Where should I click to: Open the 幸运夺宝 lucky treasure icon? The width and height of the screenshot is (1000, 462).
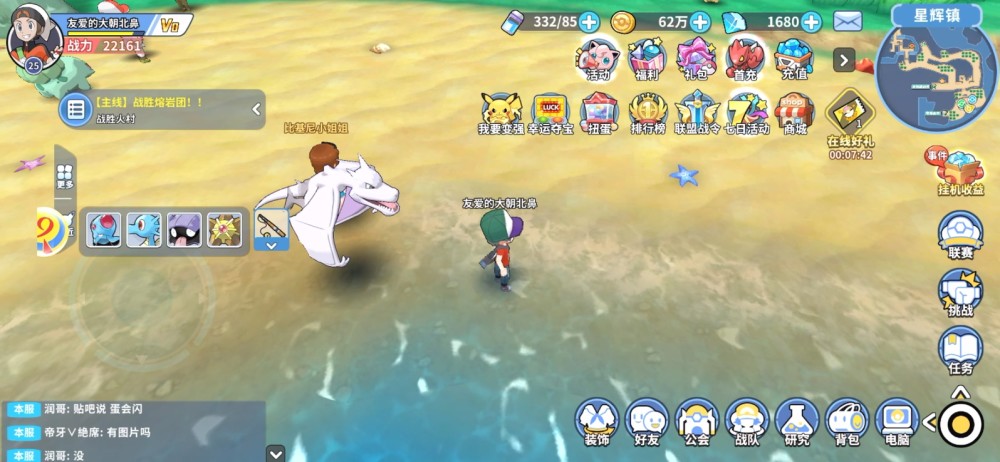pyautogui.click(x=550, y=111)
